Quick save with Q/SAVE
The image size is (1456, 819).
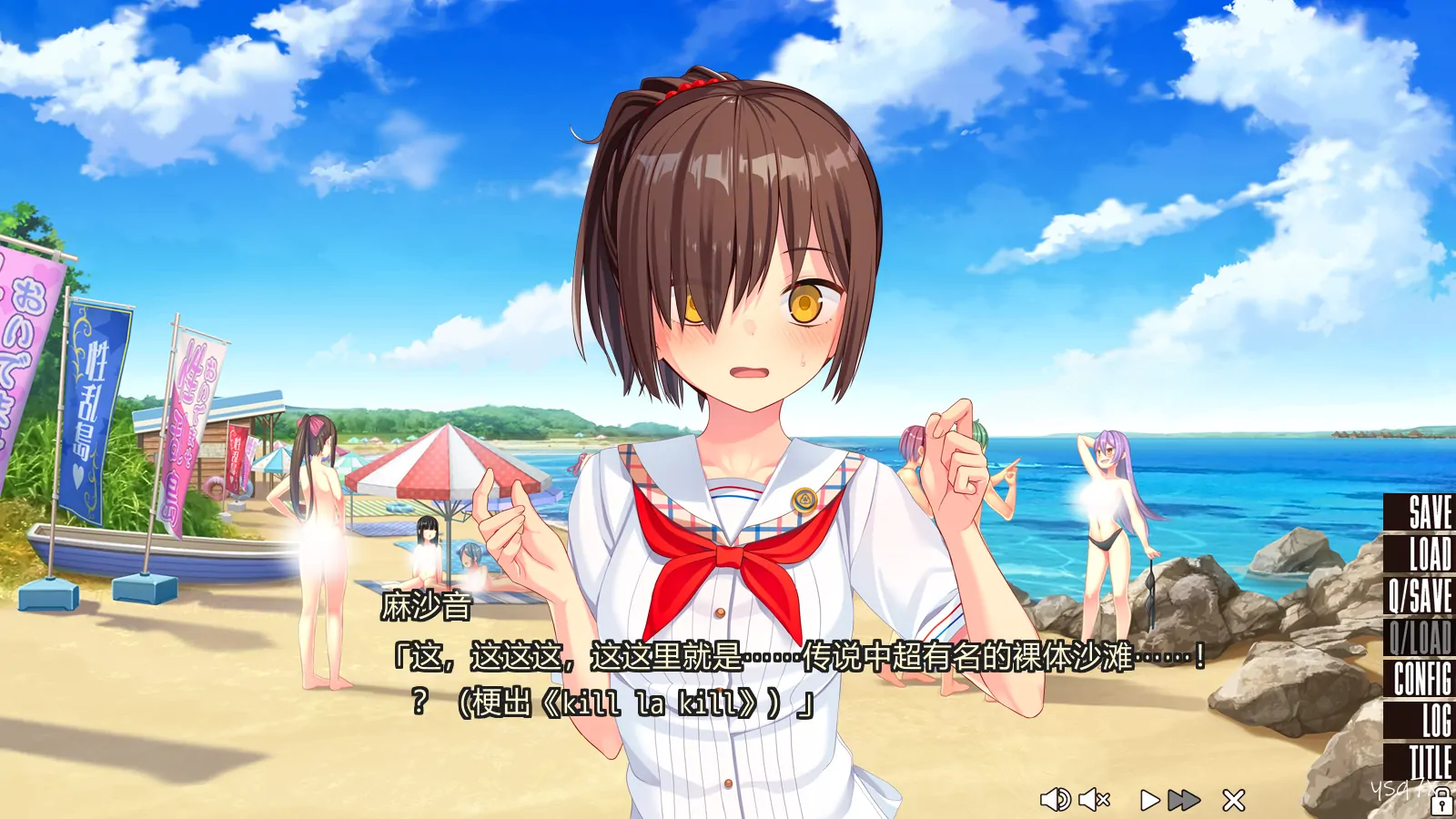[x=1421, y=595]
